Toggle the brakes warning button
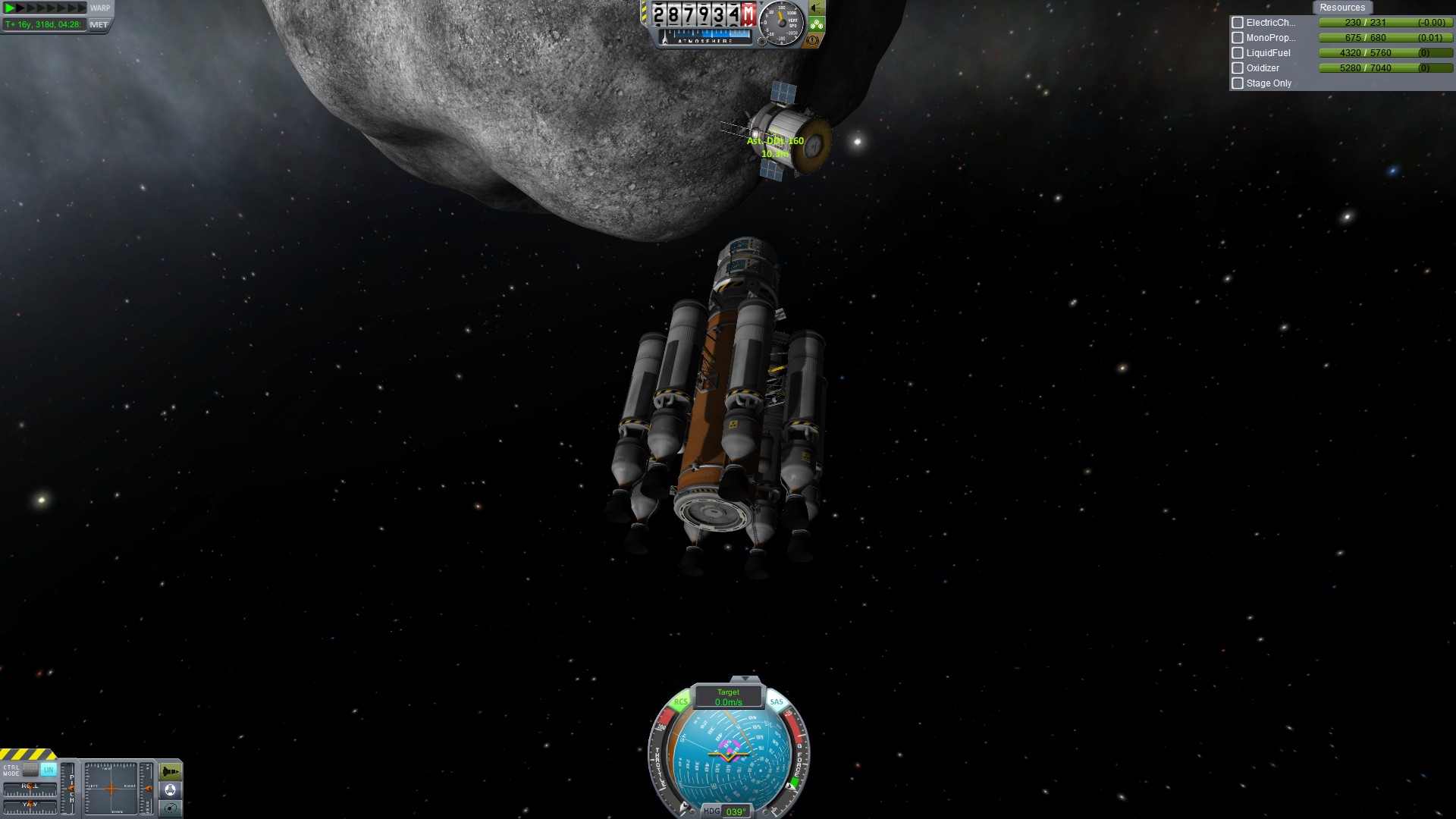This screenshot has height=819, width=1456. click(814, 40)
